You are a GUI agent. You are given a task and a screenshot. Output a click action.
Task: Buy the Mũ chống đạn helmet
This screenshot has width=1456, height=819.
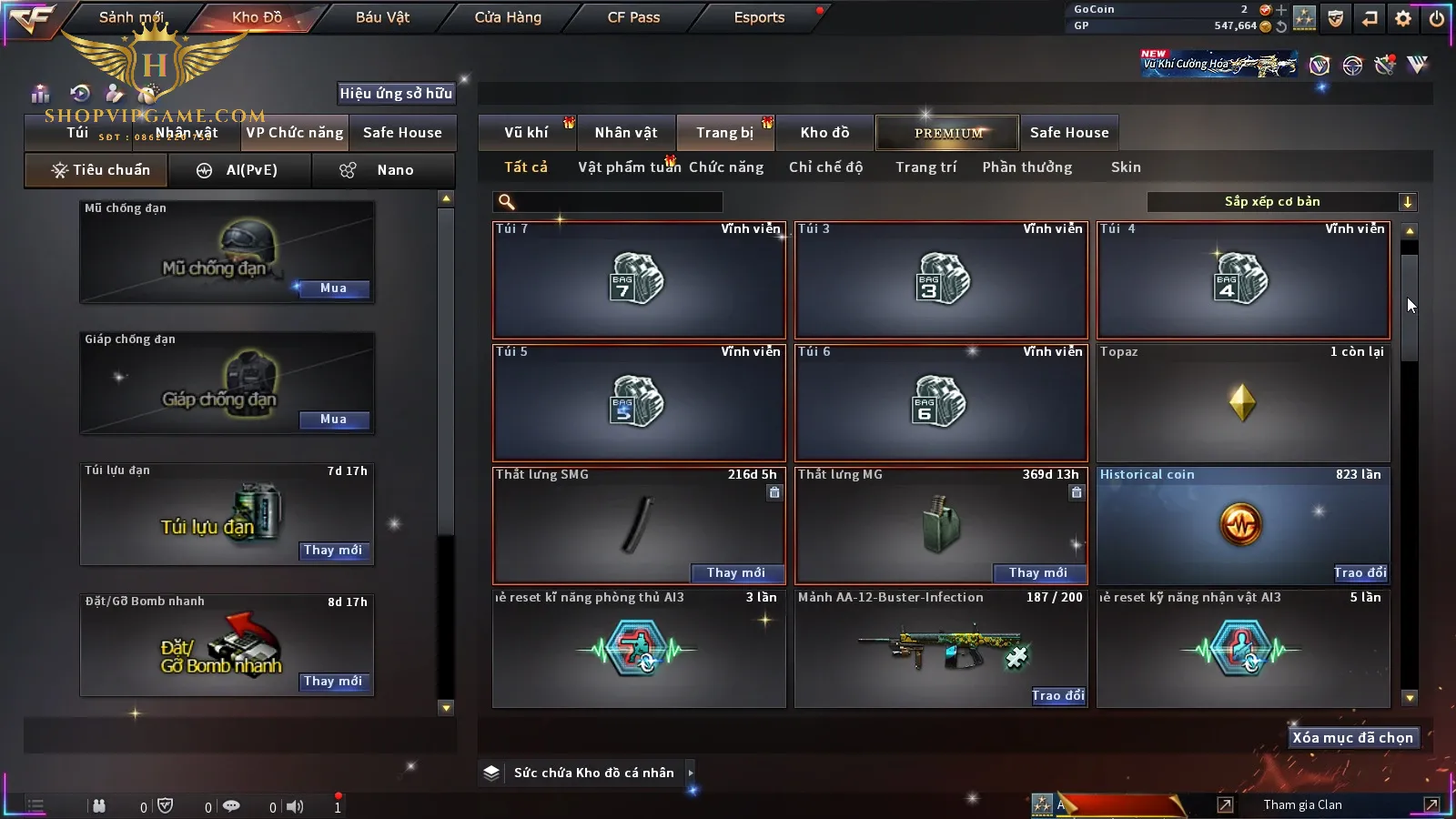pos(333,288)
